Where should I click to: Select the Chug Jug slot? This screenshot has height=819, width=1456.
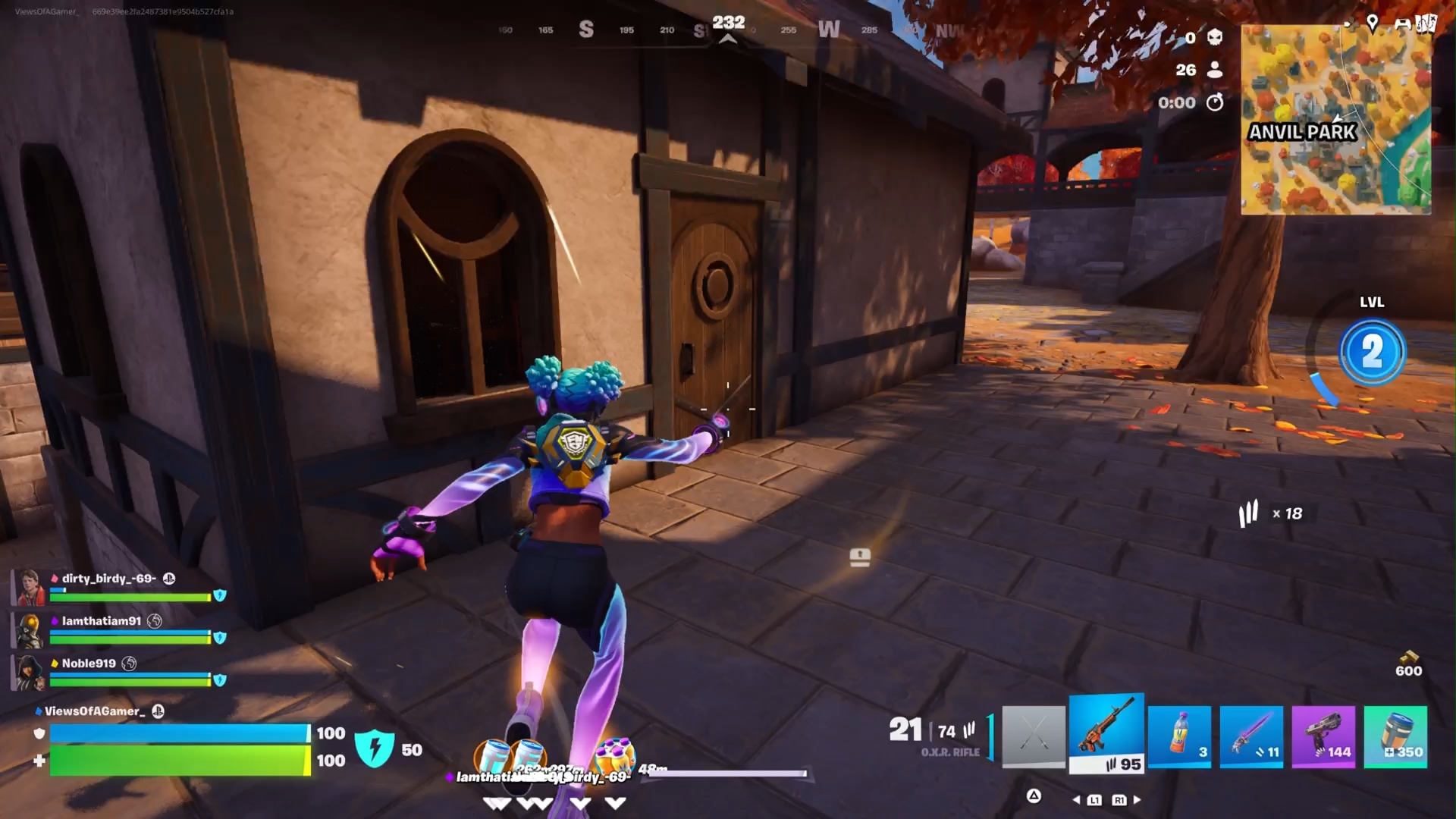(1395, 736)
